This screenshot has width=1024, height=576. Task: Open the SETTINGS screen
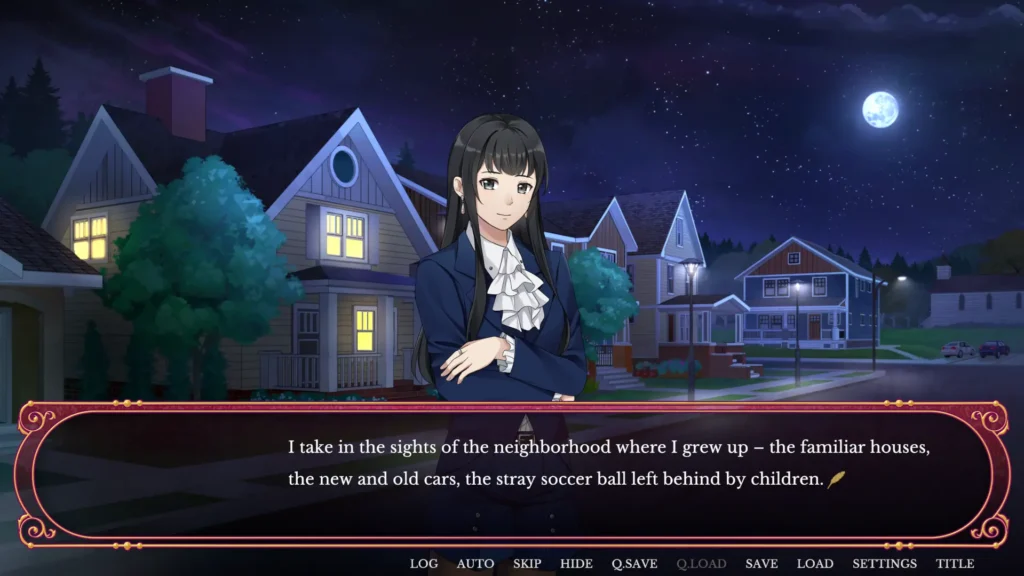884,564
